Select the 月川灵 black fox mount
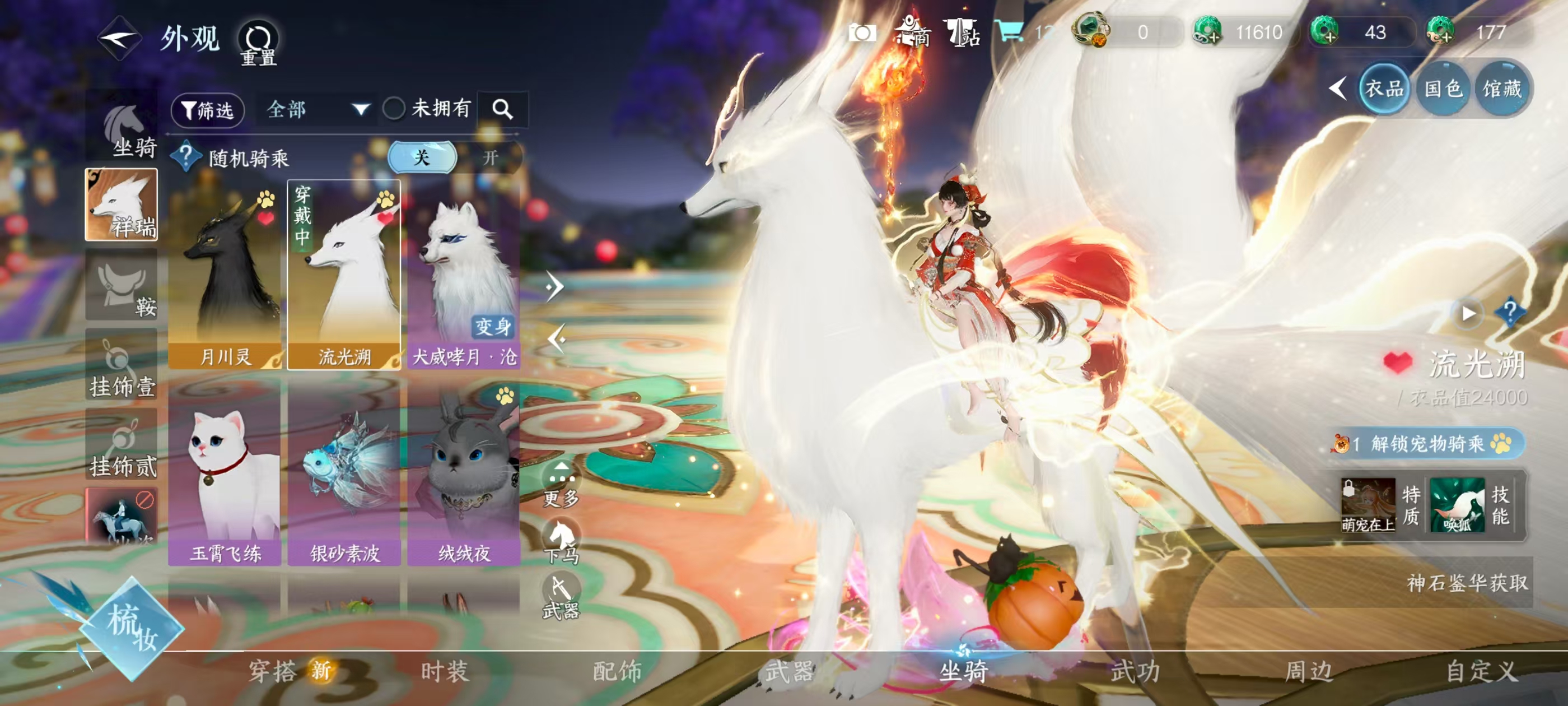Image resolution: width=1568 pixels, height=706 pixels. (x=225, y=275)
